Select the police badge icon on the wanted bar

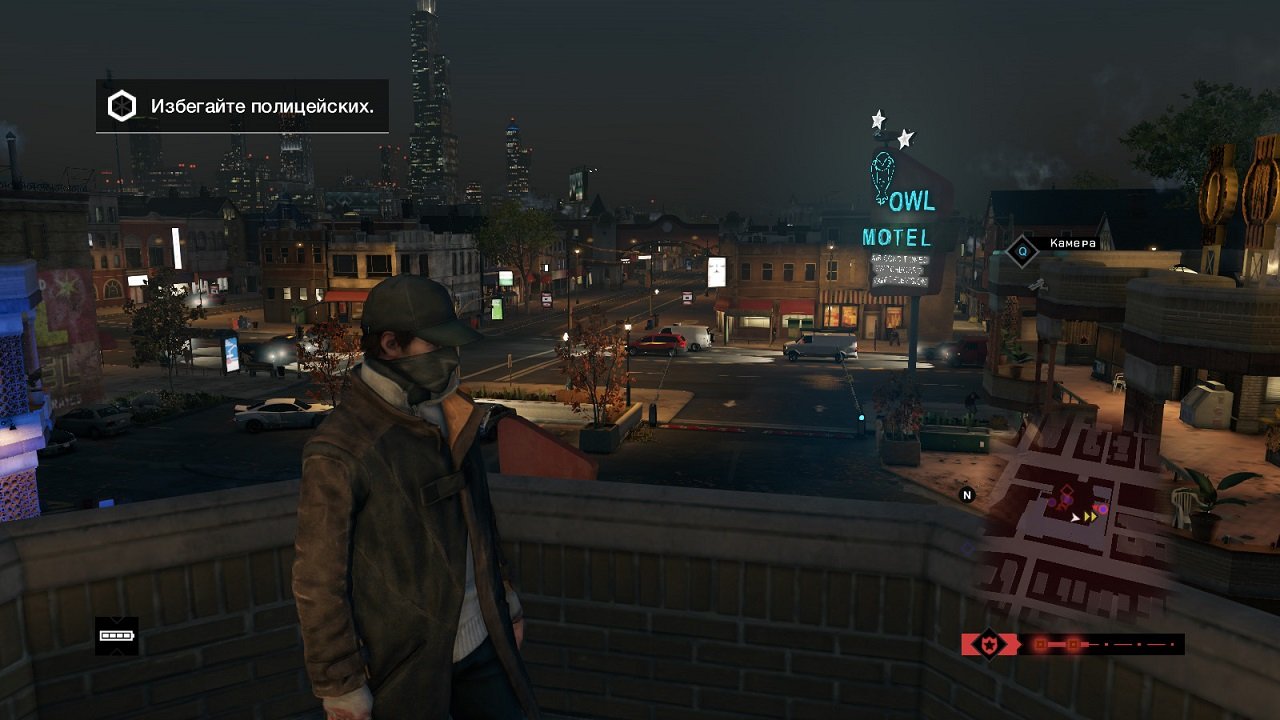[x=990, y=643]
